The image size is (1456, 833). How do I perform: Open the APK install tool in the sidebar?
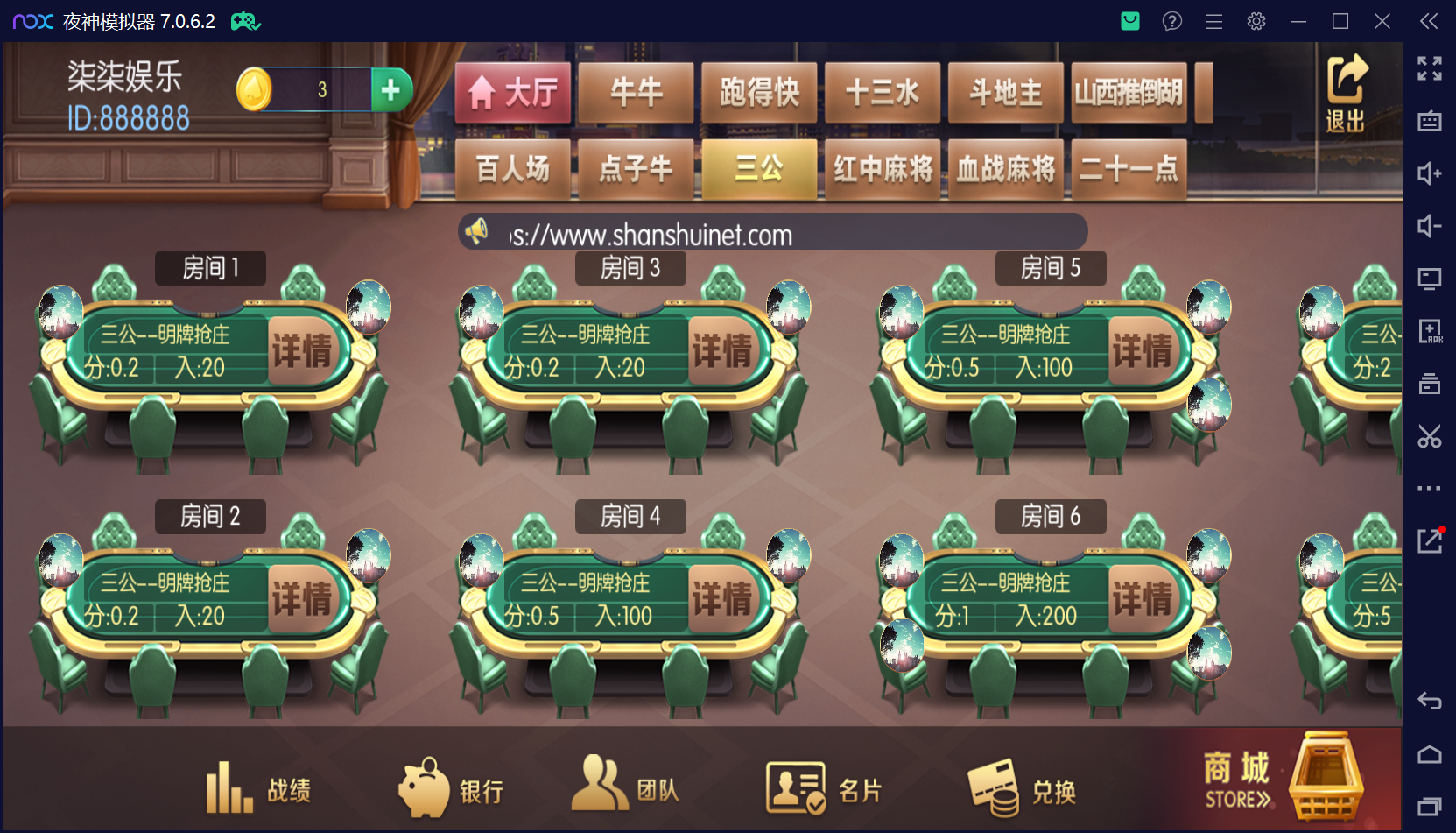[1429, 331]
